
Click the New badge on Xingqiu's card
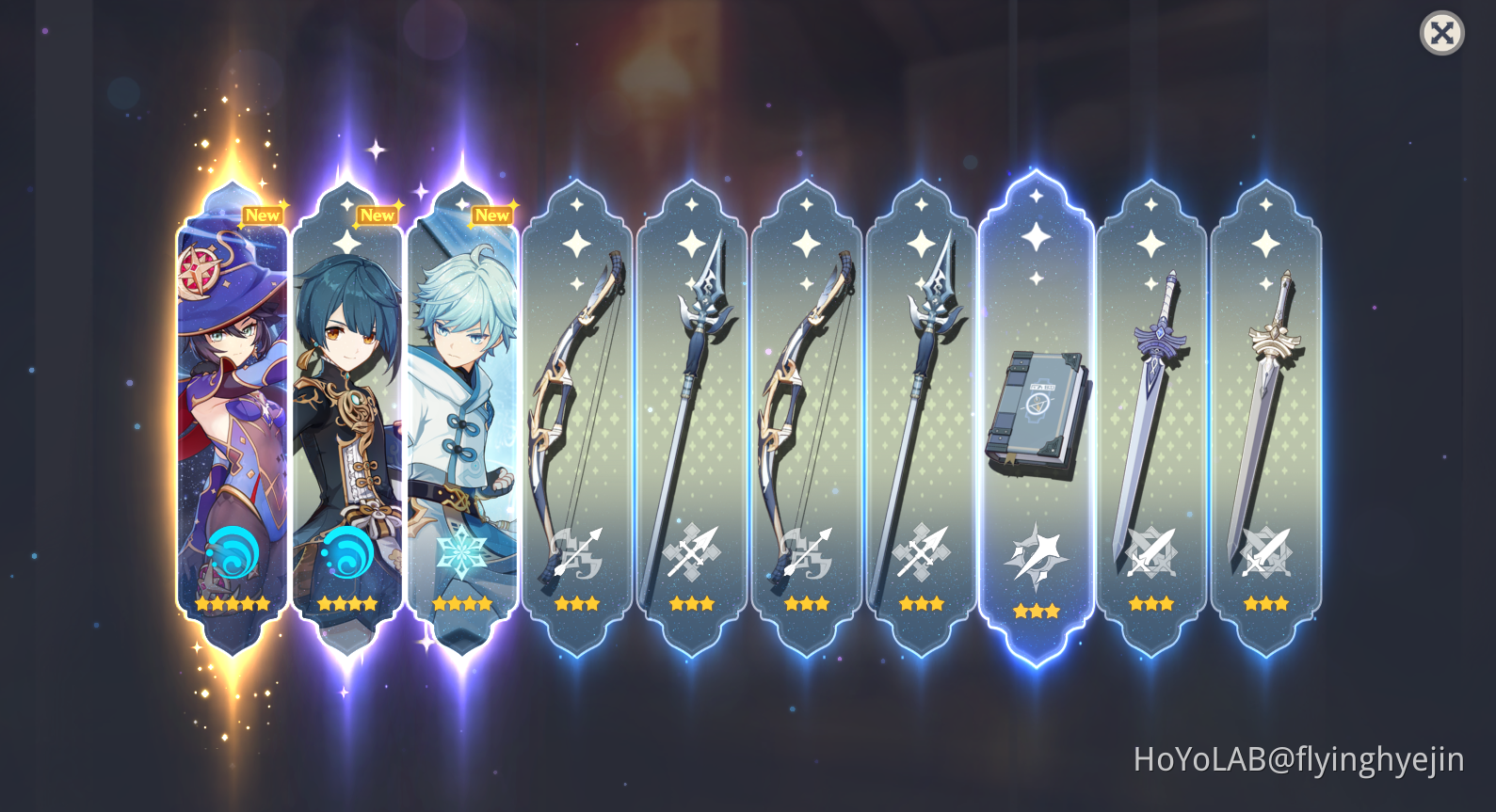[x=378, y=215]
